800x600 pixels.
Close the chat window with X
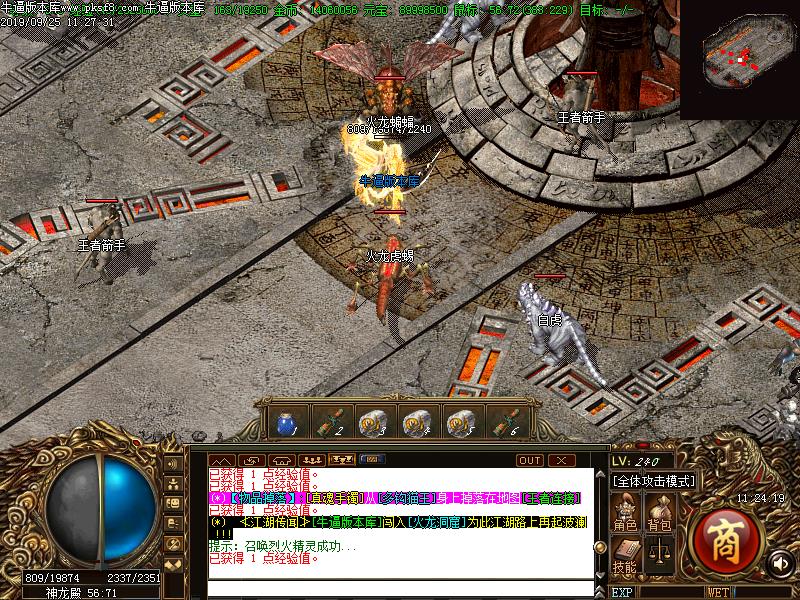tap(563, 460)
